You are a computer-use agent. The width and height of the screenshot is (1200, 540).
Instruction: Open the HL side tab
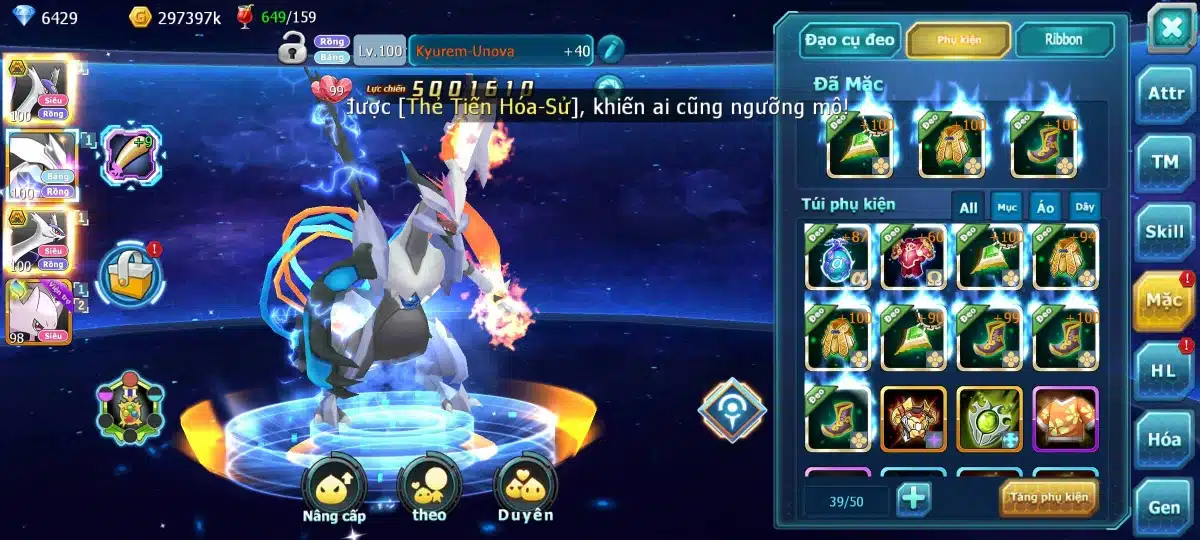[1165, 369]
